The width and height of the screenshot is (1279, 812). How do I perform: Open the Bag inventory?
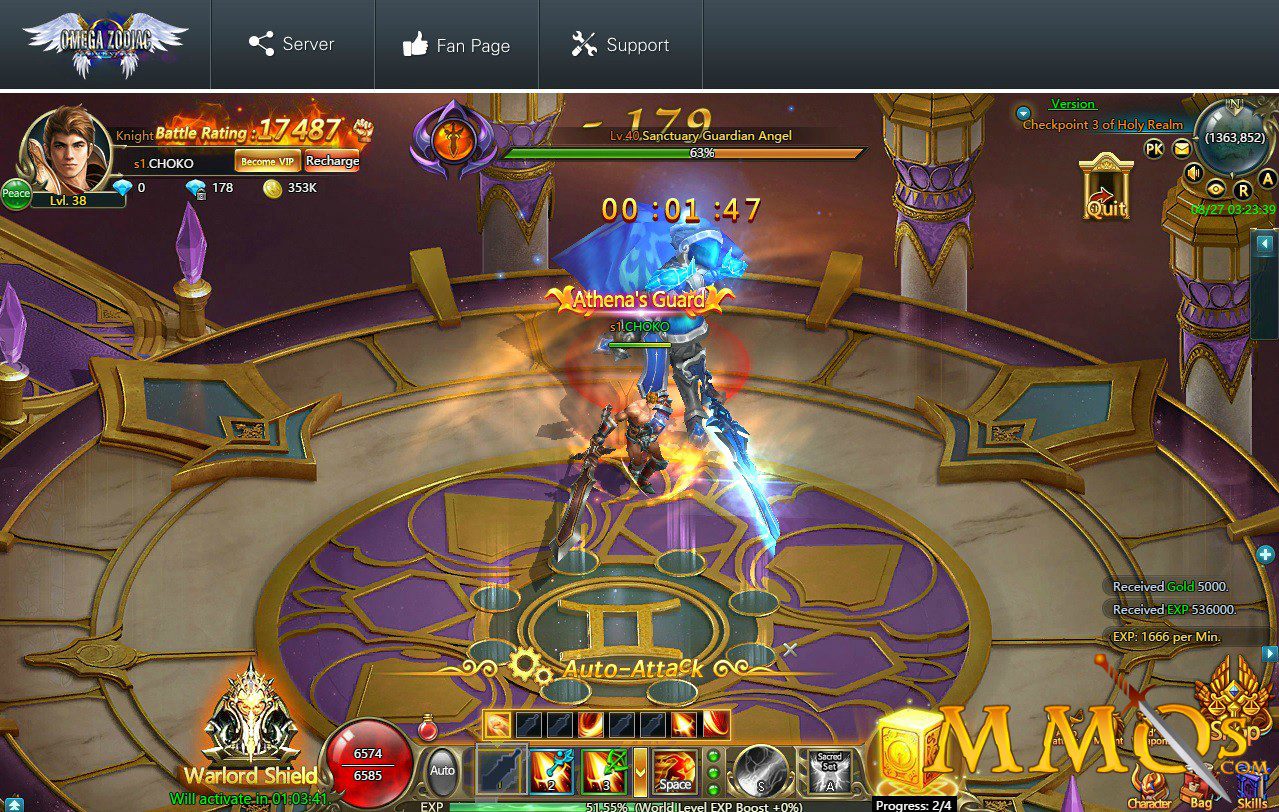(1200, 791)
